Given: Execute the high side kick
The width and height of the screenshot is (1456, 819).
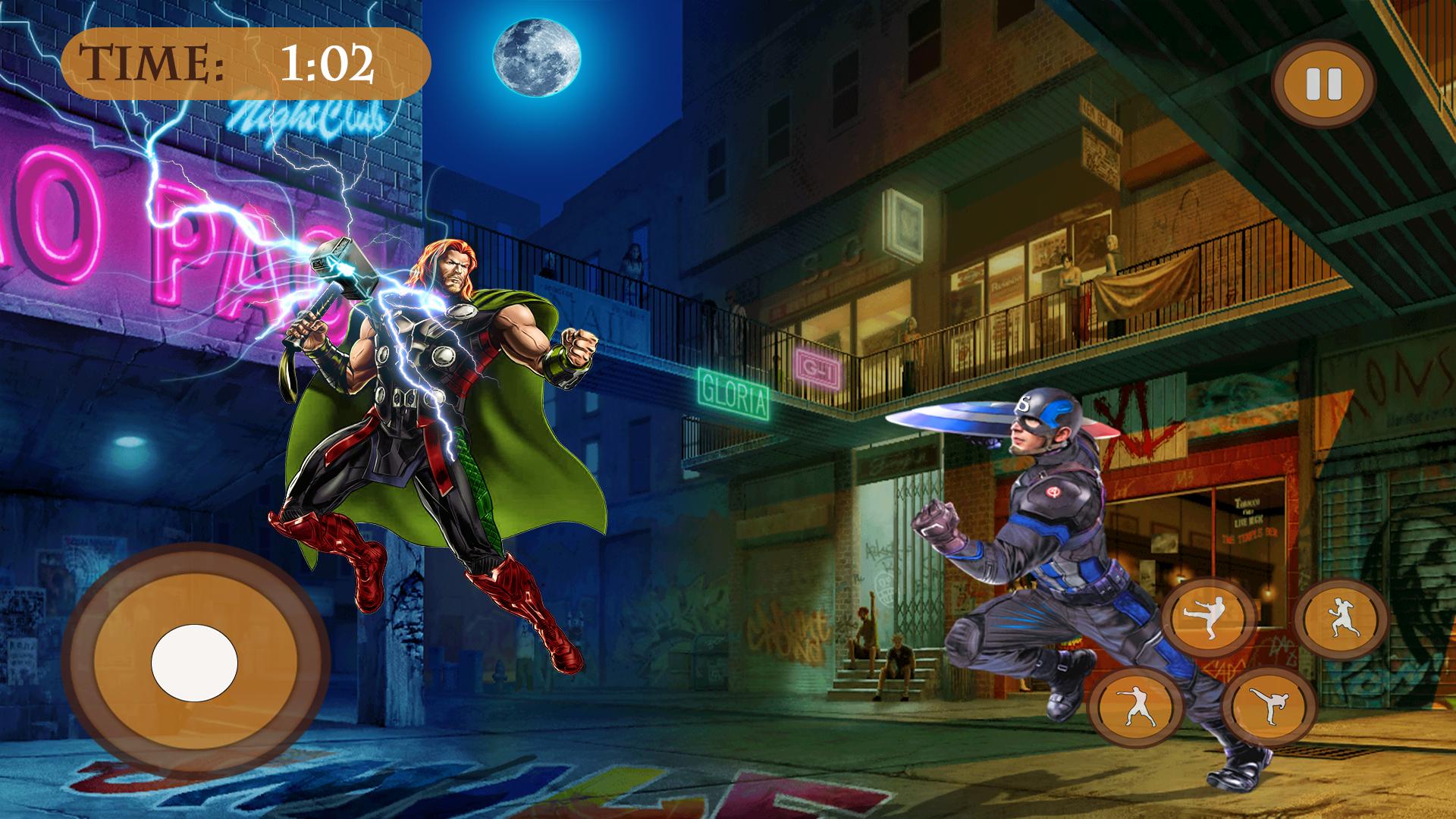Looking at the screenshot, I should click(x=1269, y=707).
